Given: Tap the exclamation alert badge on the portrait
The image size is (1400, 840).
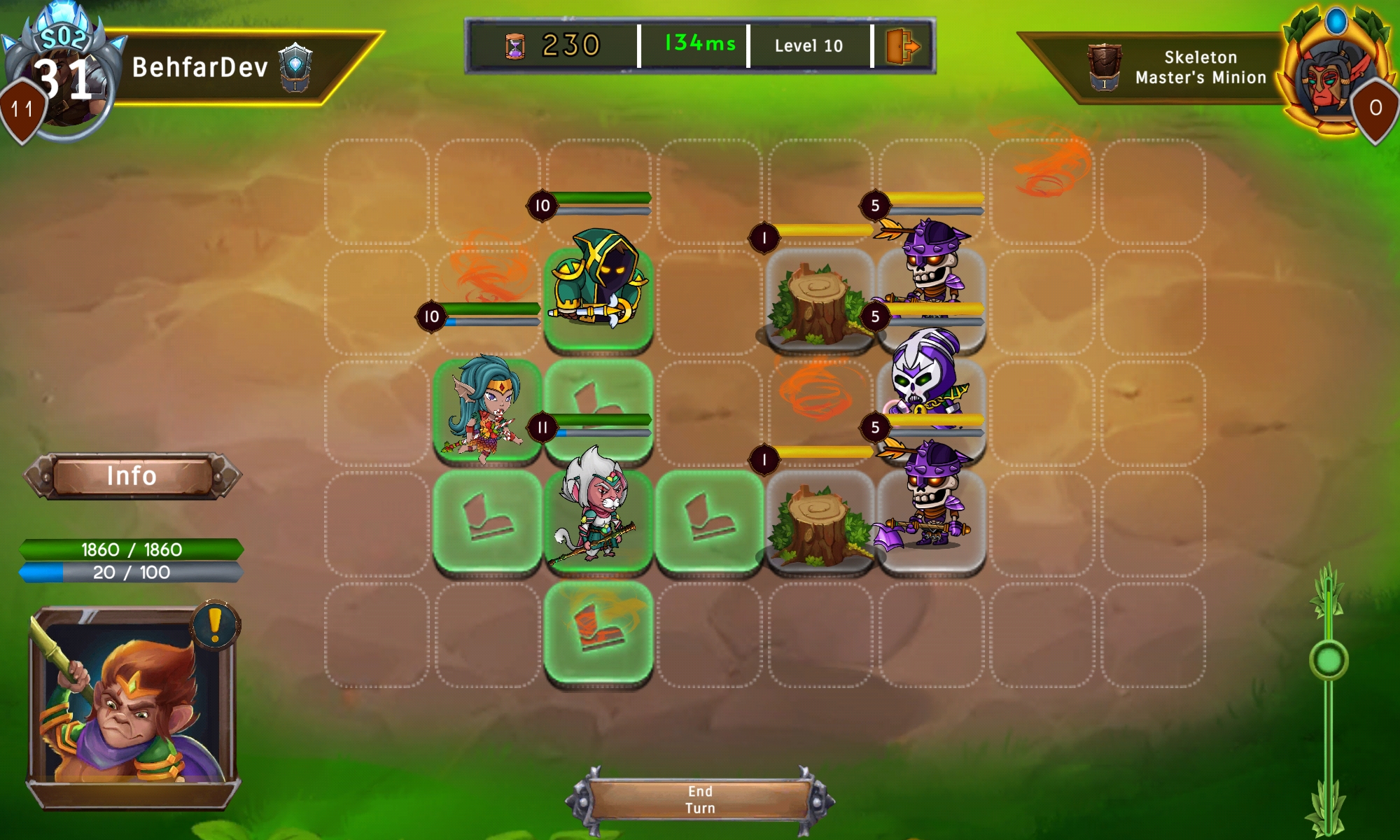Looking at the screenshot, I should click(x=215, y=624).
